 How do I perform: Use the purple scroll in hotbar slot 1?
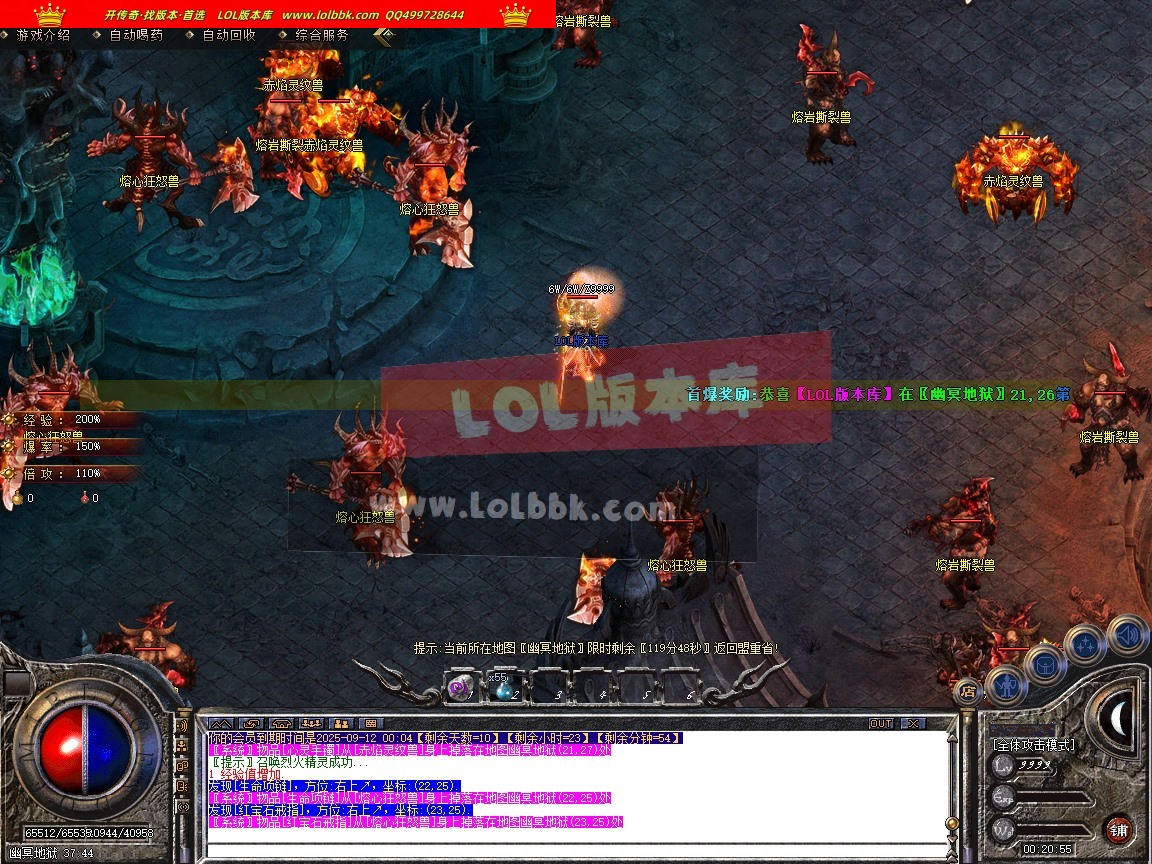(x=459, y=688)
